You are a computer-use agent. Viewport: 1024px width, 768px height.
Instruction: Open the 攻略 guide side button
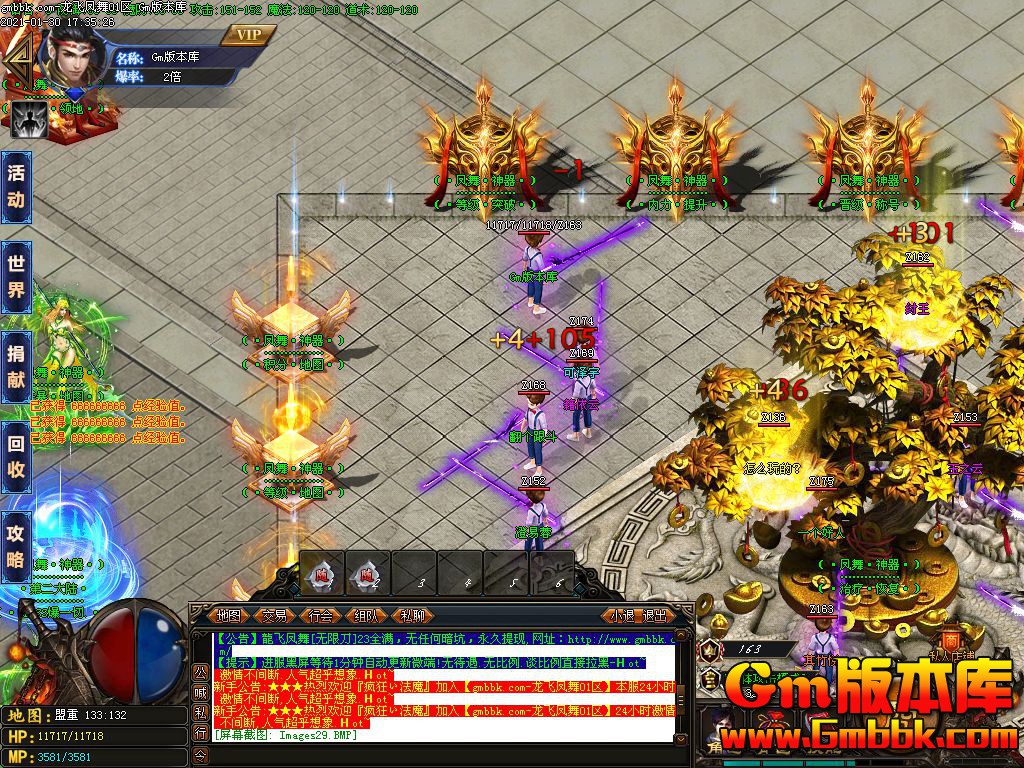[16, 545]
